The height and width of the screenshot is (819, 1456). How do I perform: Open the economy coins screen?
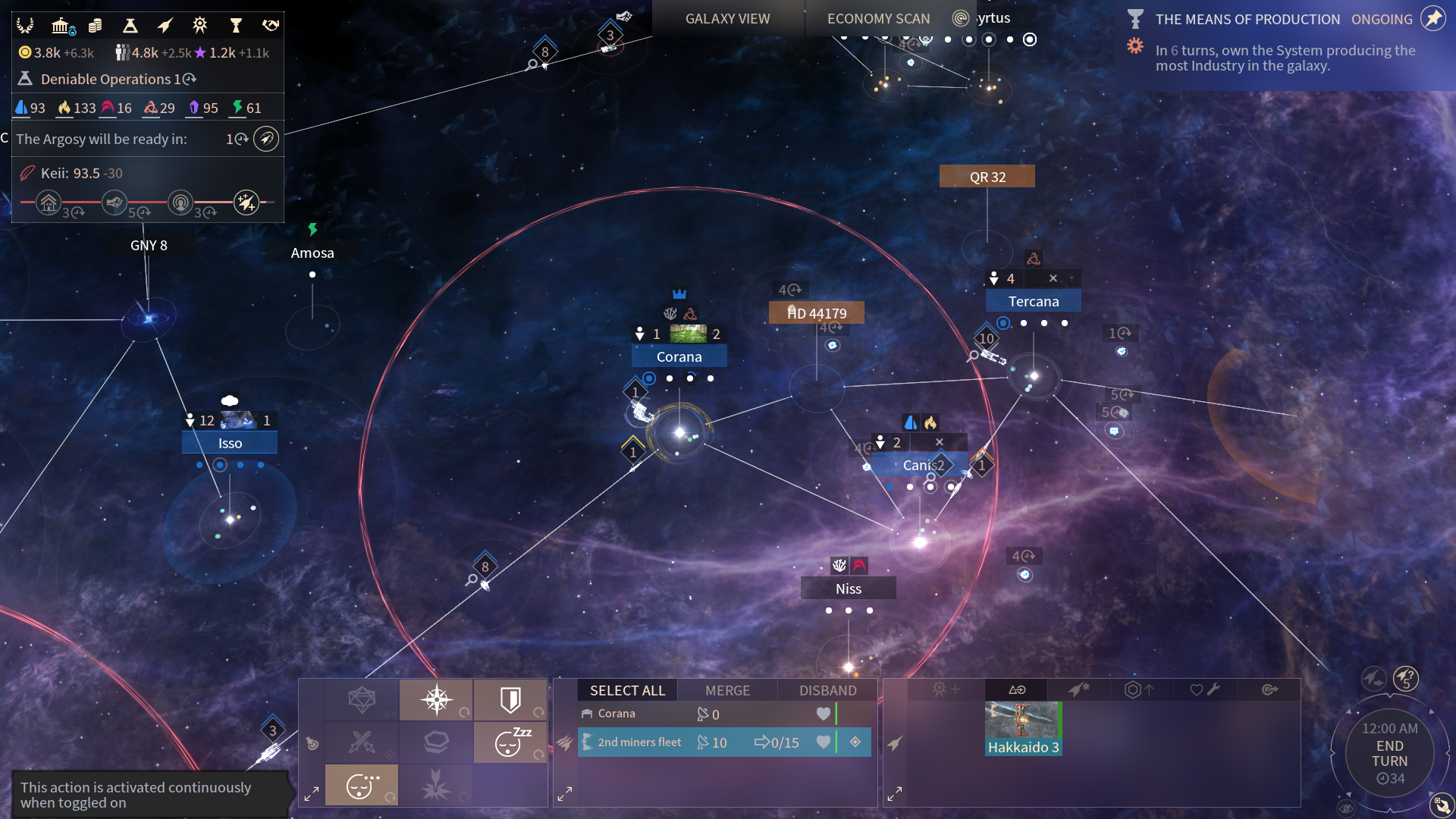[x=95, y=26]
